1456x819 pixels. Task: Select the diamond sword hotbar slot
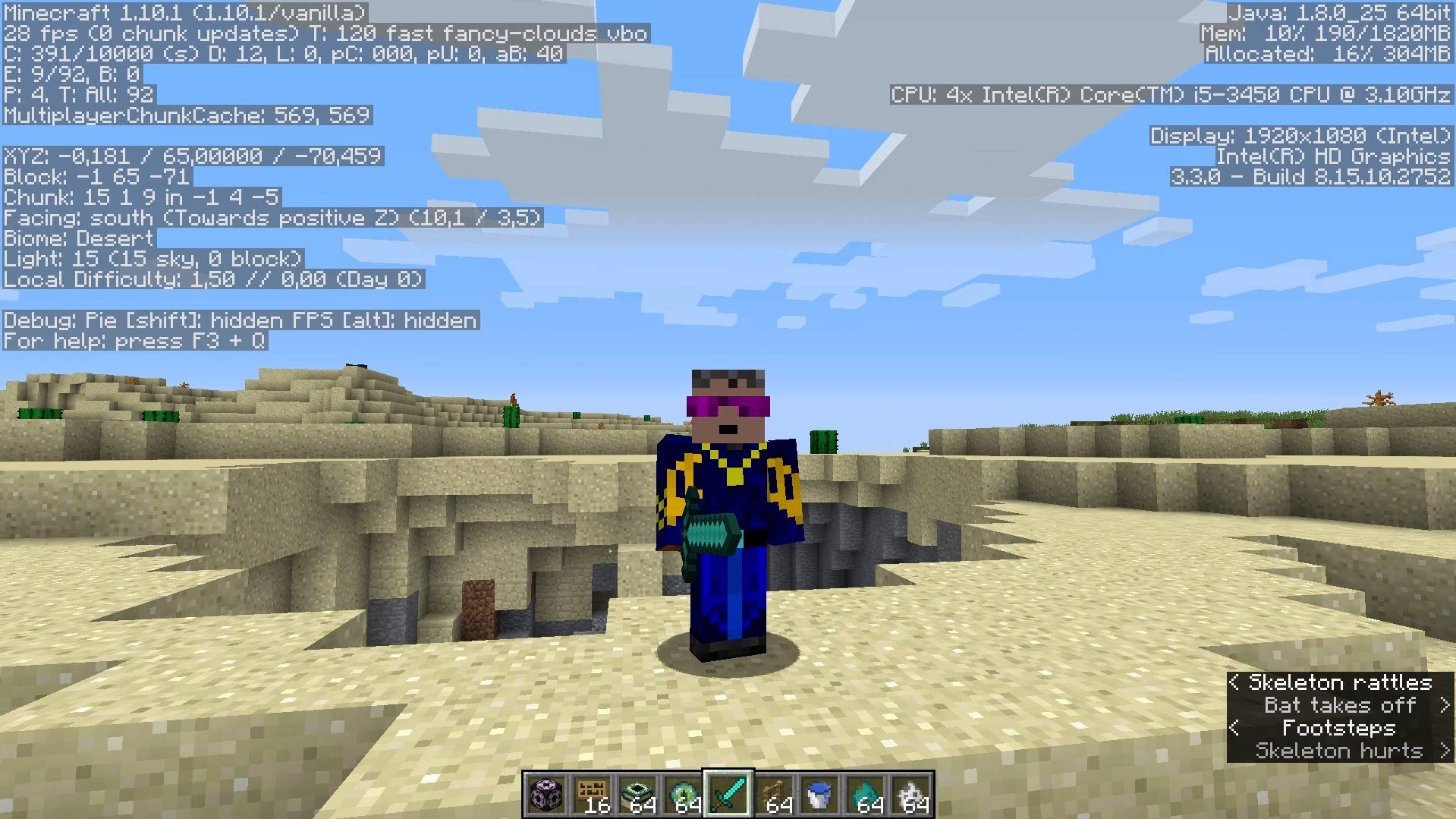coord(728,794)
